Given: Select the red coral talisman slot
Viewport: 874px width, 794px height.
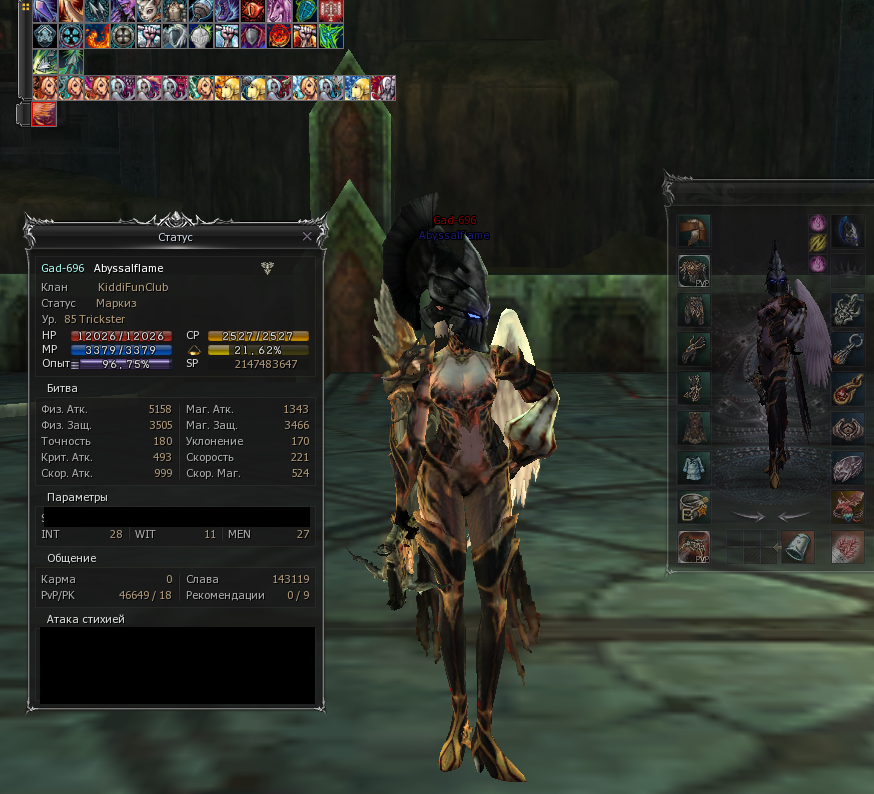Looking at the screenshot, I should (848, 547).
